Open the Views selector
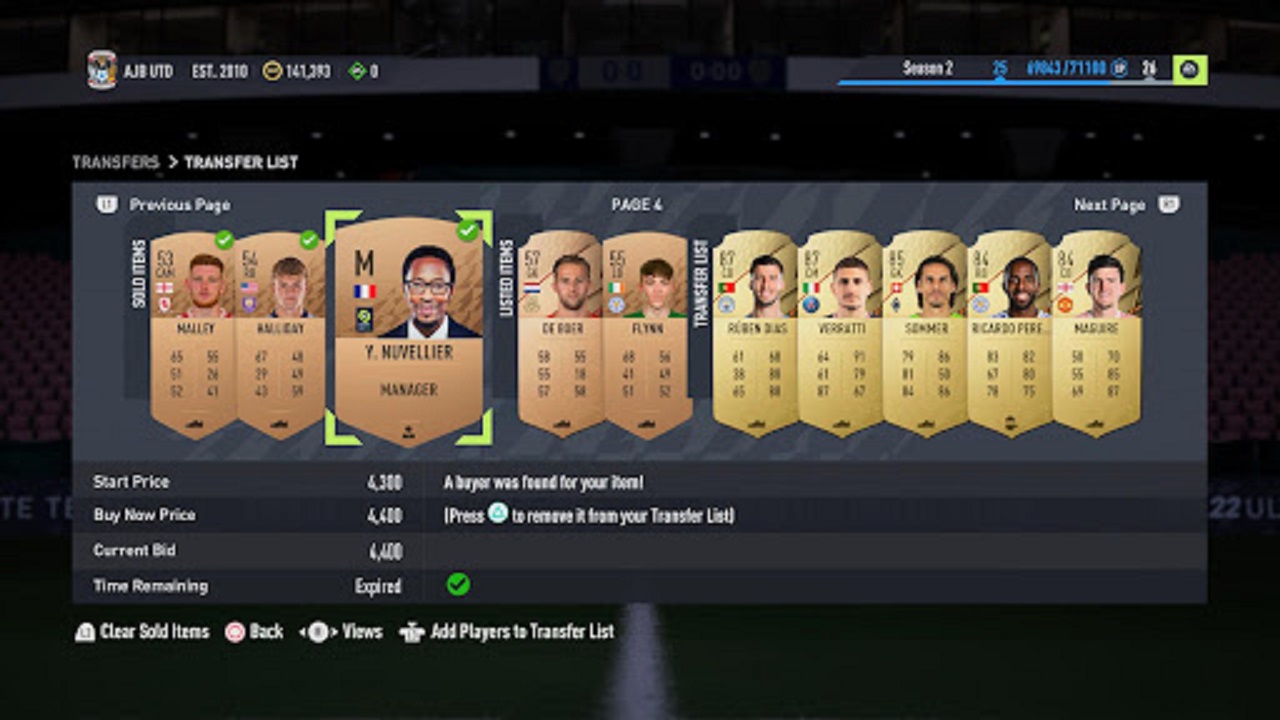 tap(338, 632)
